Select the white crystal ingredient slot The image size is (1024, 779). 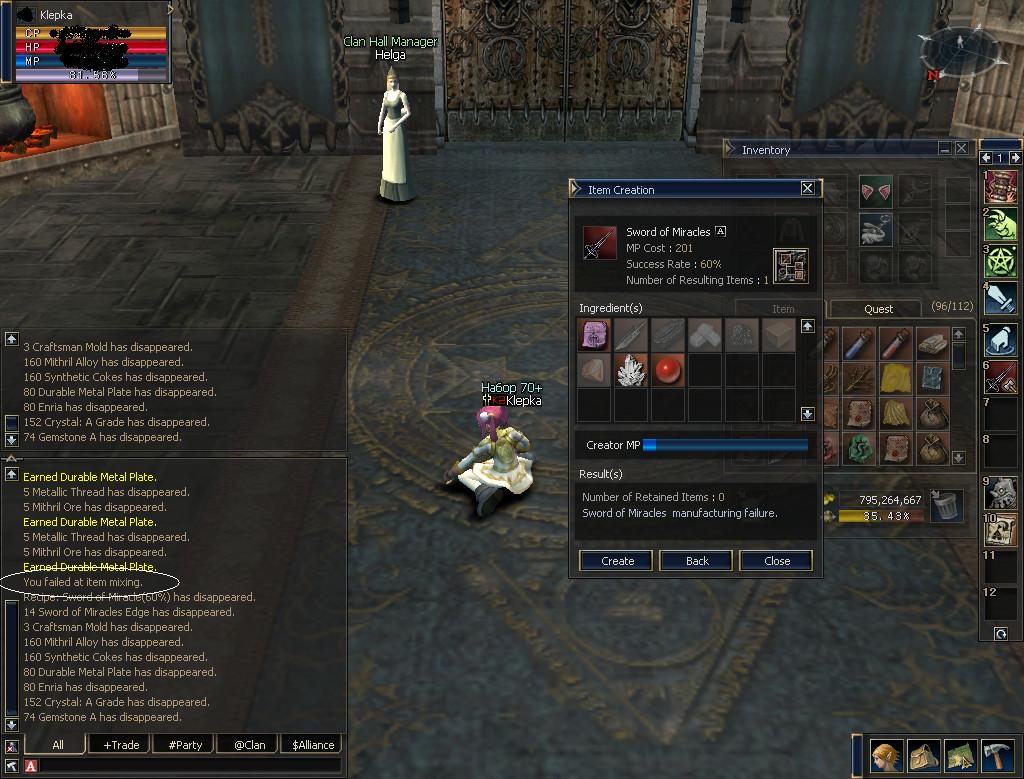pyautogui.click(x=631, y=372)
